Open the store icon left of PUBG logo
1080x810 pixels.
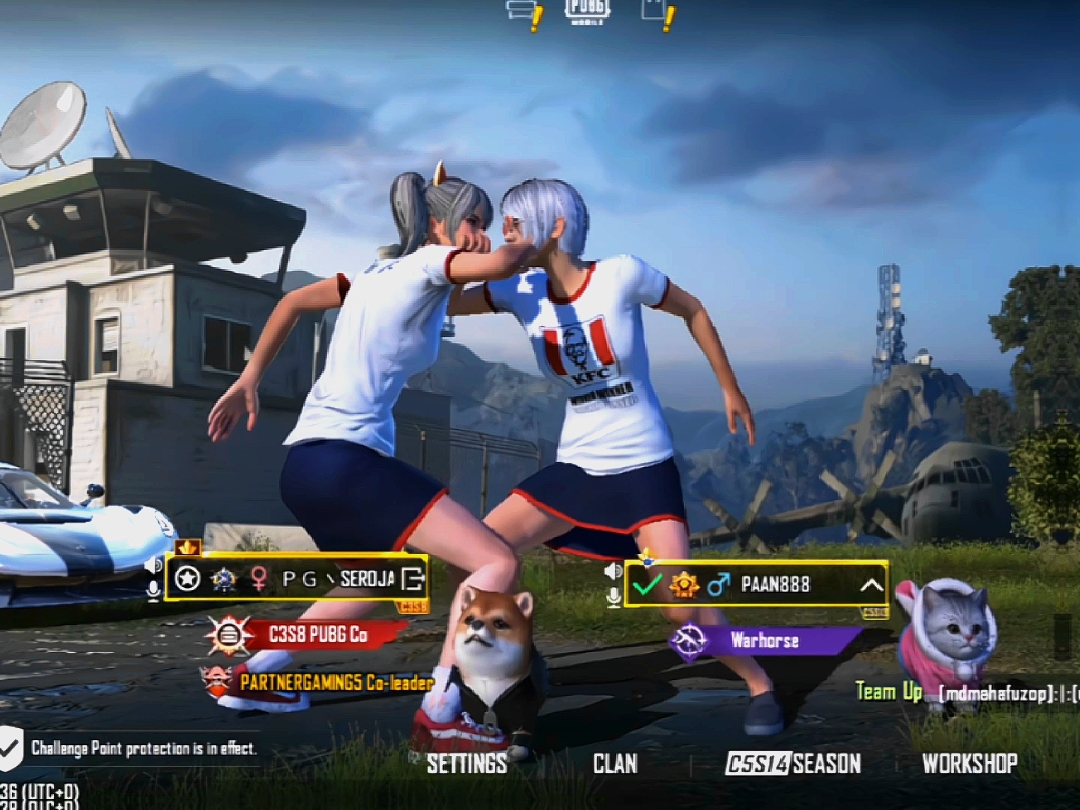(524, 12)
